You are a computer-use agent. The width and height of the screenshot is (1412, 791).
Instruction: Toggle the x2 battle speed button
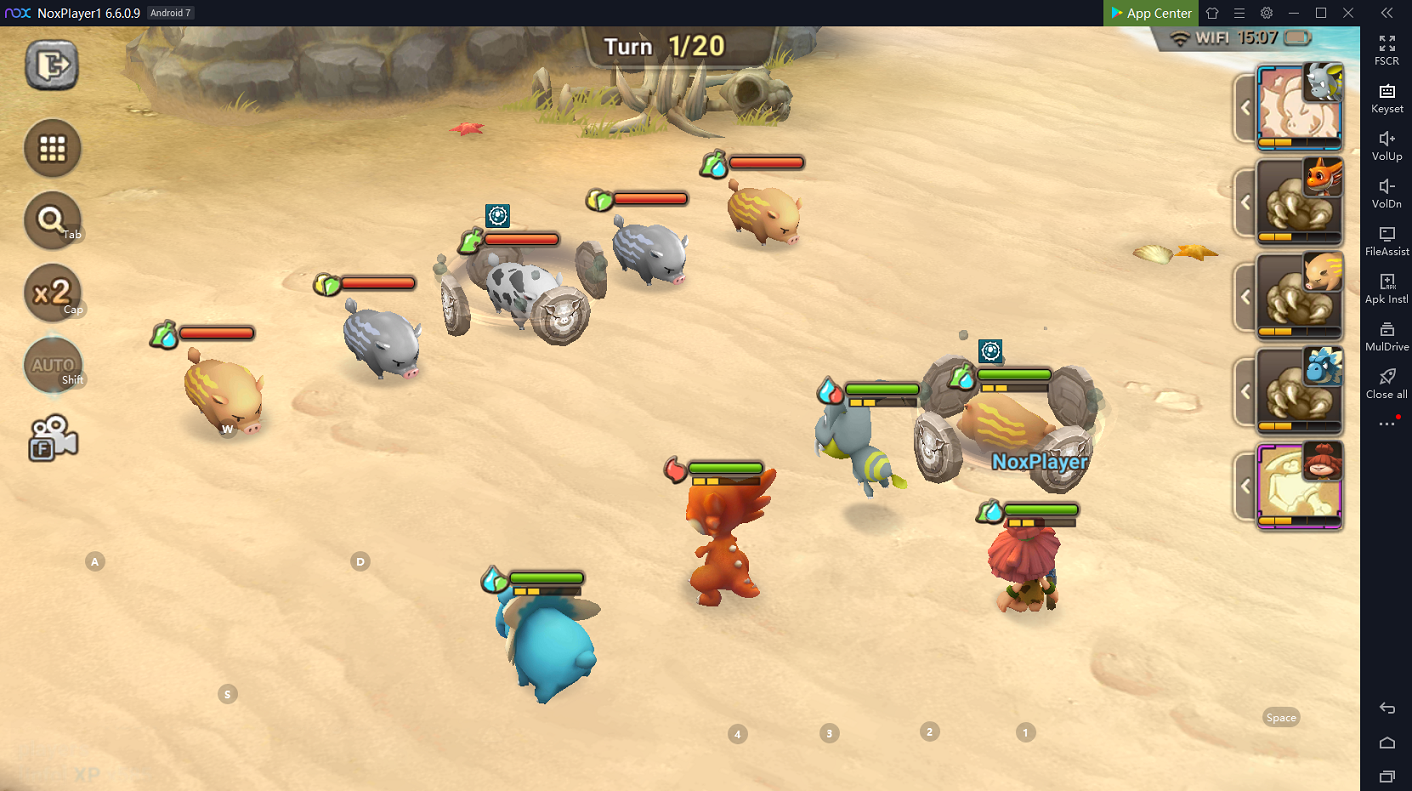pyautogui.click(x=52, y=292)
